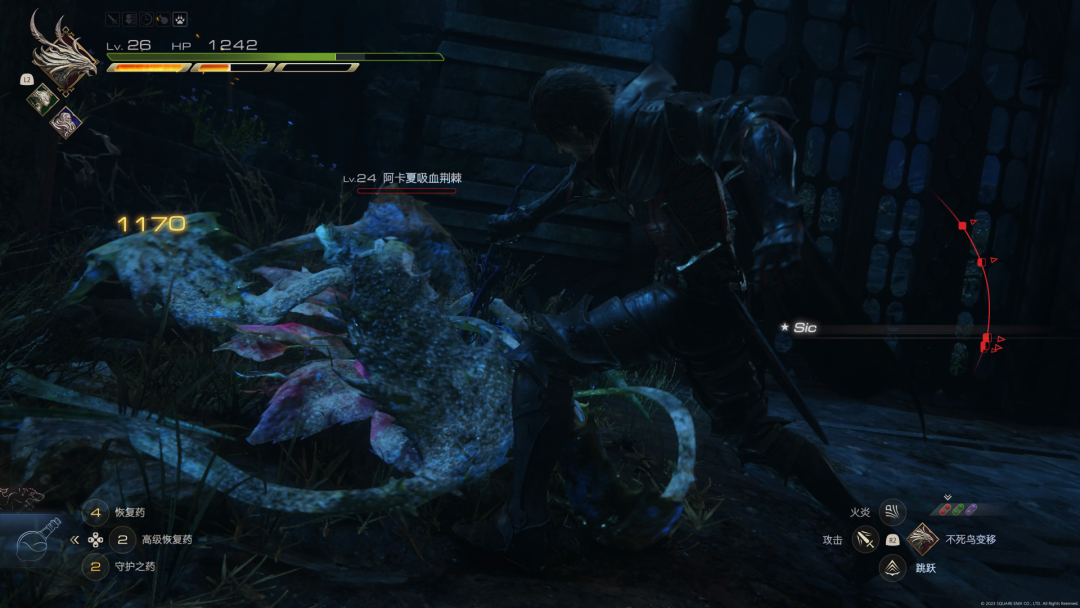Image resolution: width=1080 pixels, height=608 pixels.
Task: Click the paw print status icon
Action: pos(180,19)
